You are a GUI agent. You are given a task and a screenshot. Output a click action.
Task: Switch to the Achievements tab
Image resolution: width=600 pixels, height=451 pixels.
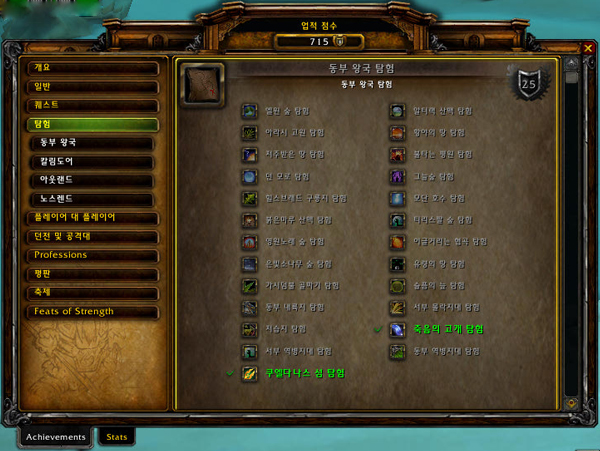[x=56, y=436]
